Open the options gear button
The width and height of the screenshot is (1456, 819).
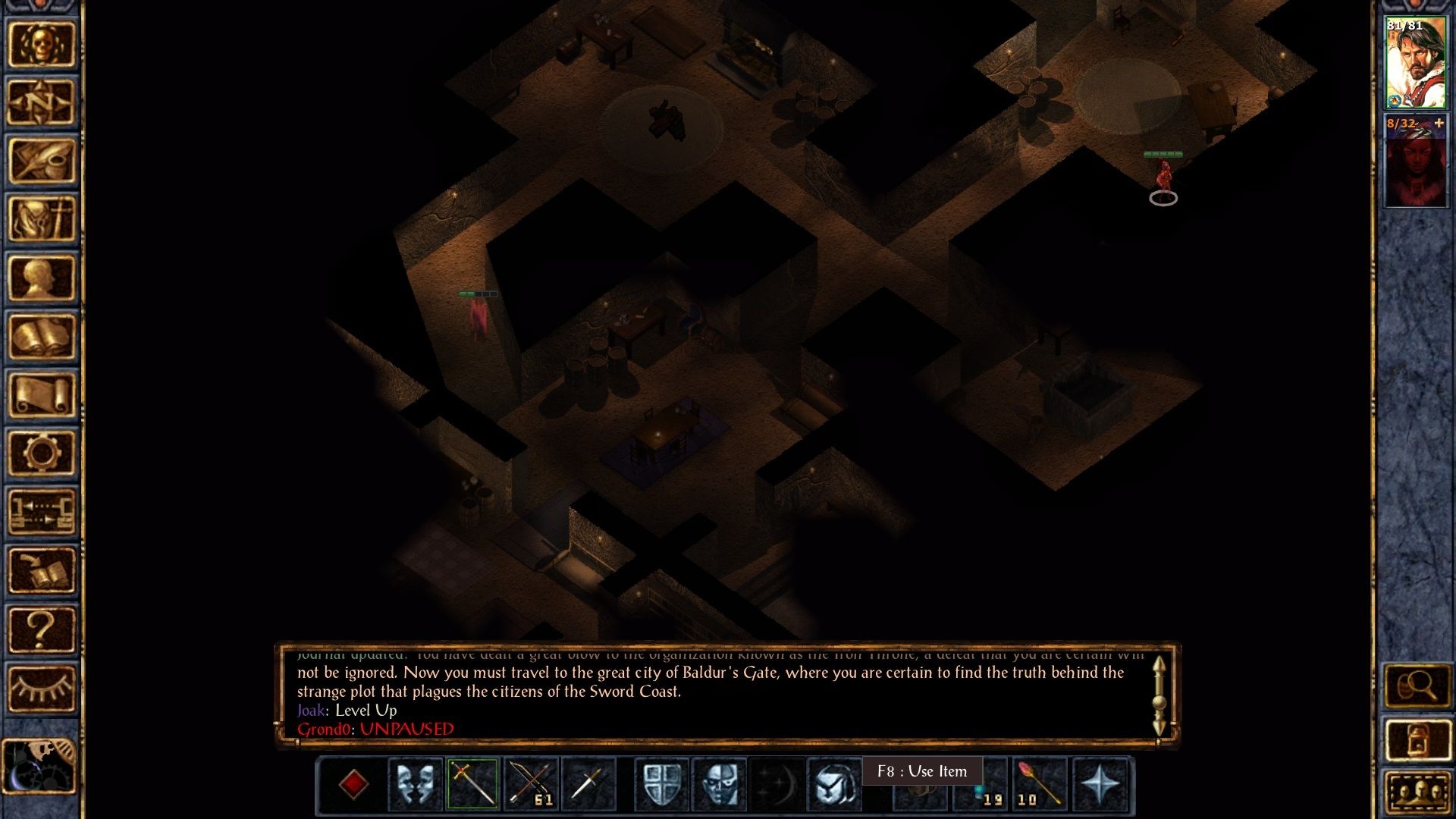pyautogui.click(x=42, y=453)
